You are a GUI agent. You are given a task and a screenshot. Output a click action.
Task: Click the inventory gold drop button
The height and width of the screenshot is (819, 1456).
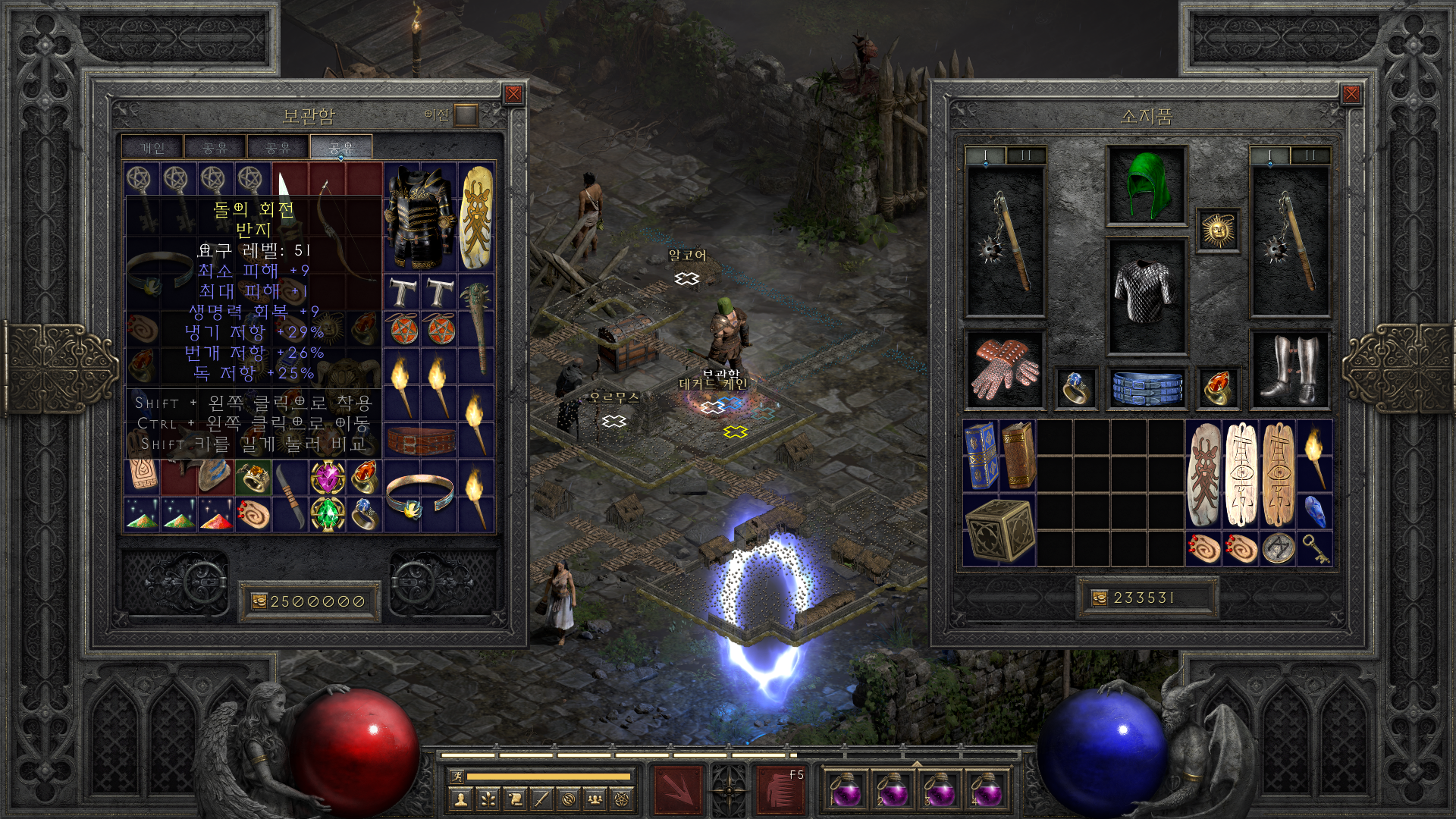click(1099, 598)
